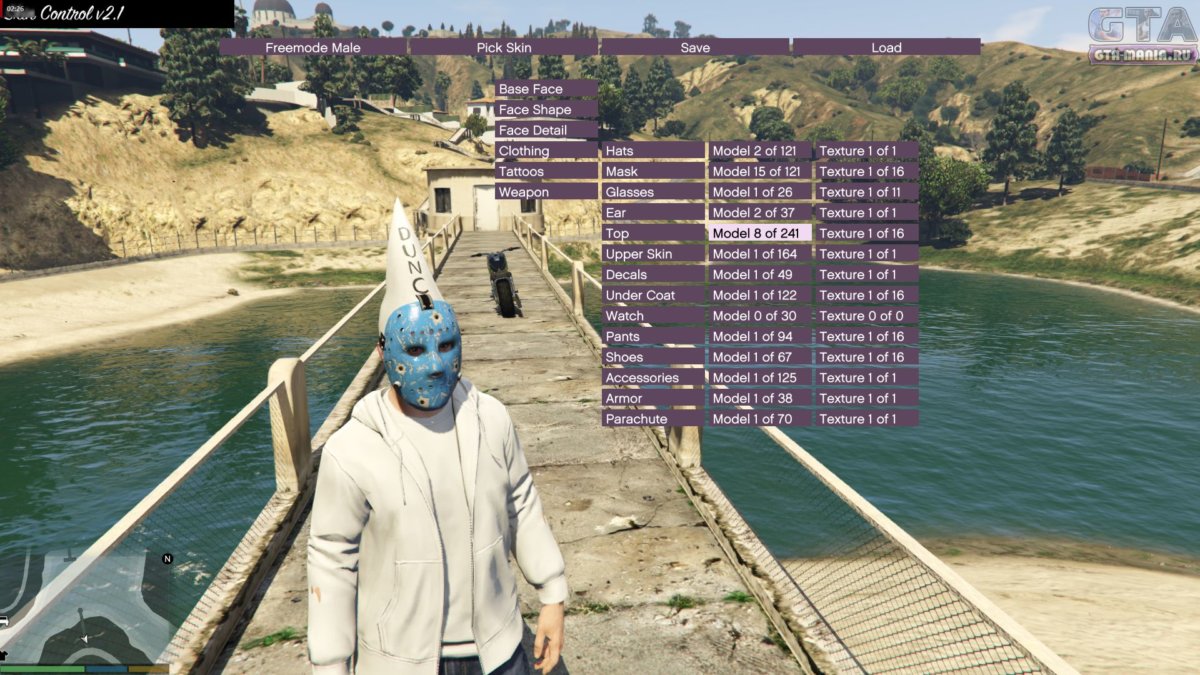Screen dimensions: 1200x675
Task: Select the Face Shape category
Action: (546, 110)
